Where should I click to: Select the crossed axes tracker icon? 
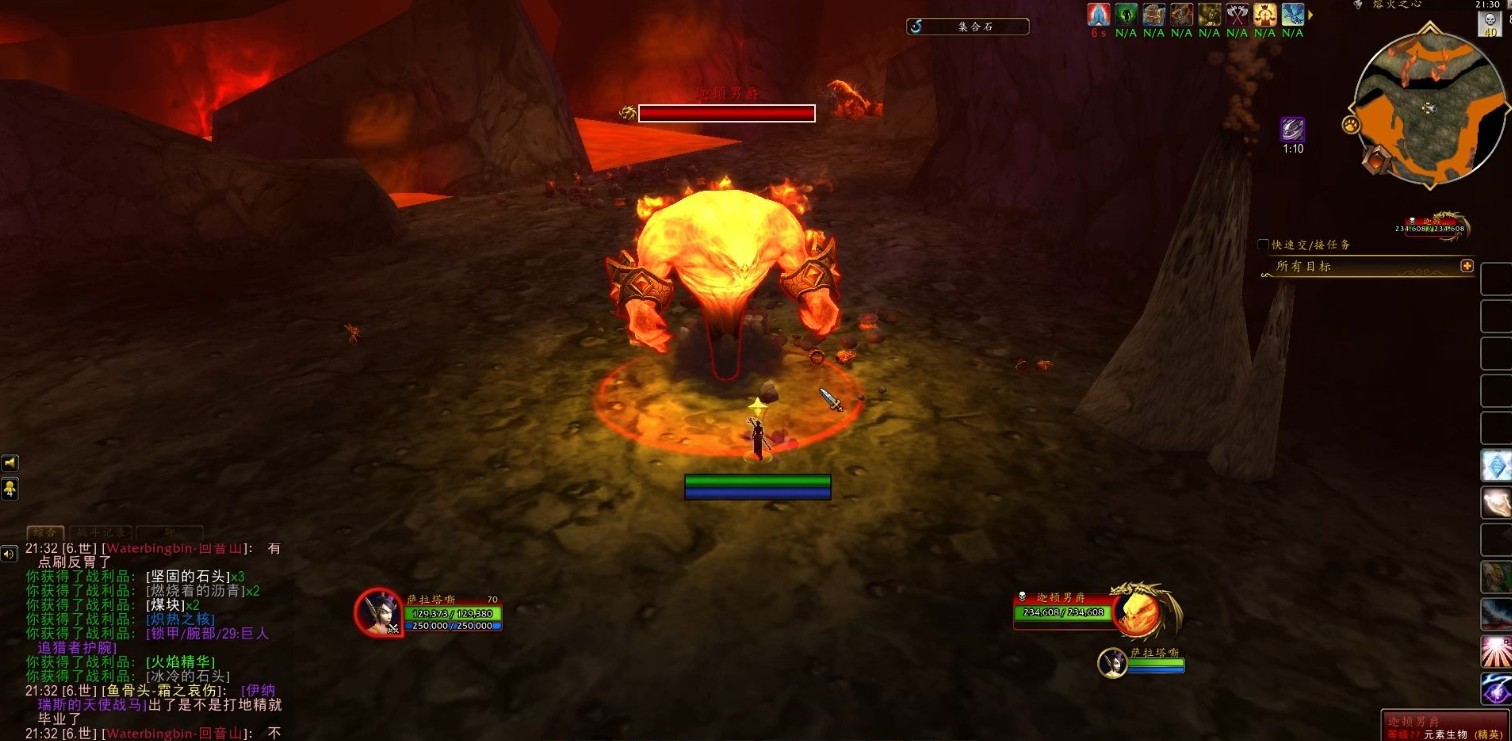1237,14
